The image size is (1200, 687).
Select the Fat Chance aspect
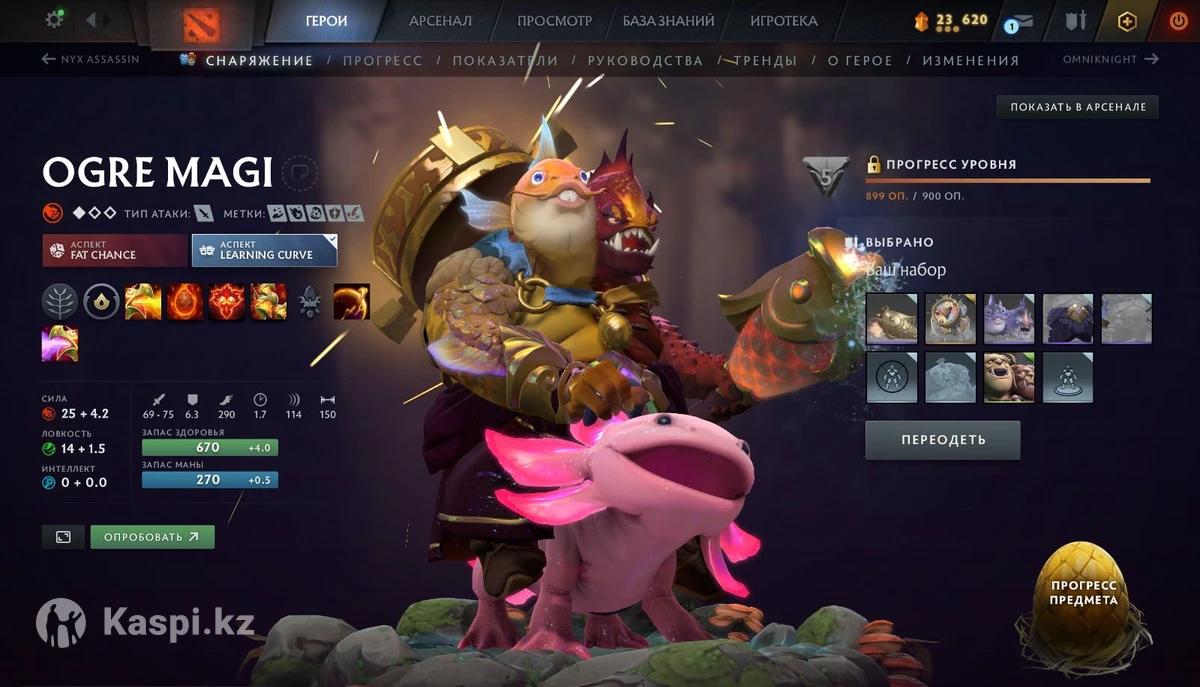[114, 250]
